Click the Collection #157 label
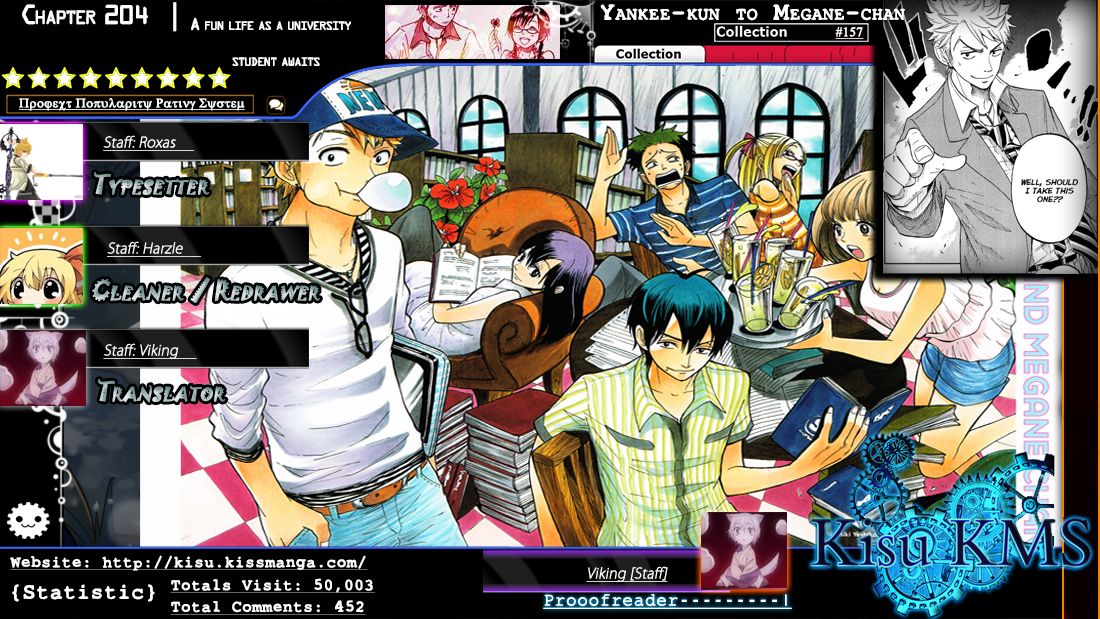Viewport: 1100px width, 619px height. click(x=790, y=32)
